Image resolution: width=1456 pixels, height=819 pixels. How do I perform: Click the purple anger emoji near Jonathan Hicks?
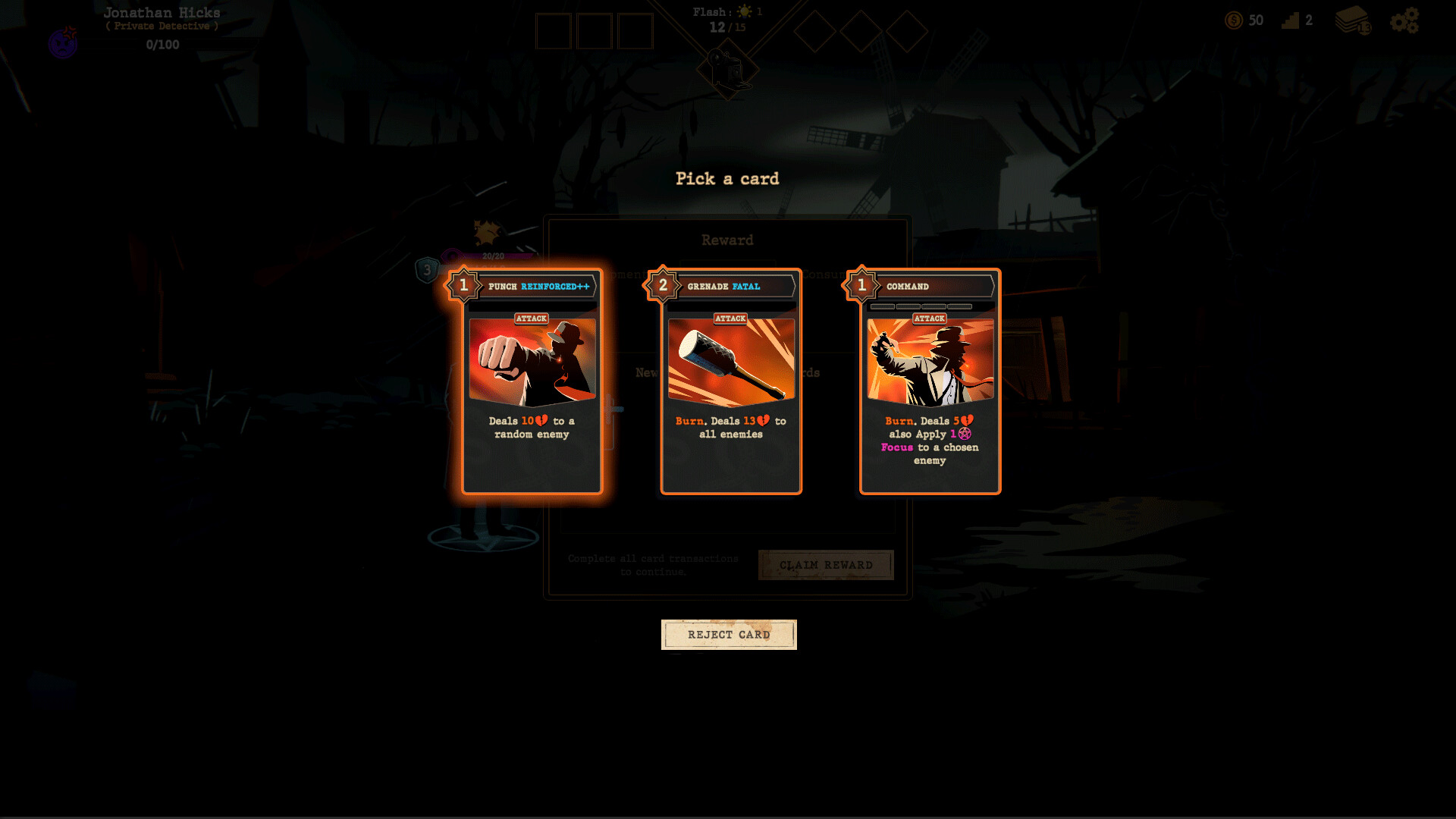pyautogui.click(x=61, y=43)
